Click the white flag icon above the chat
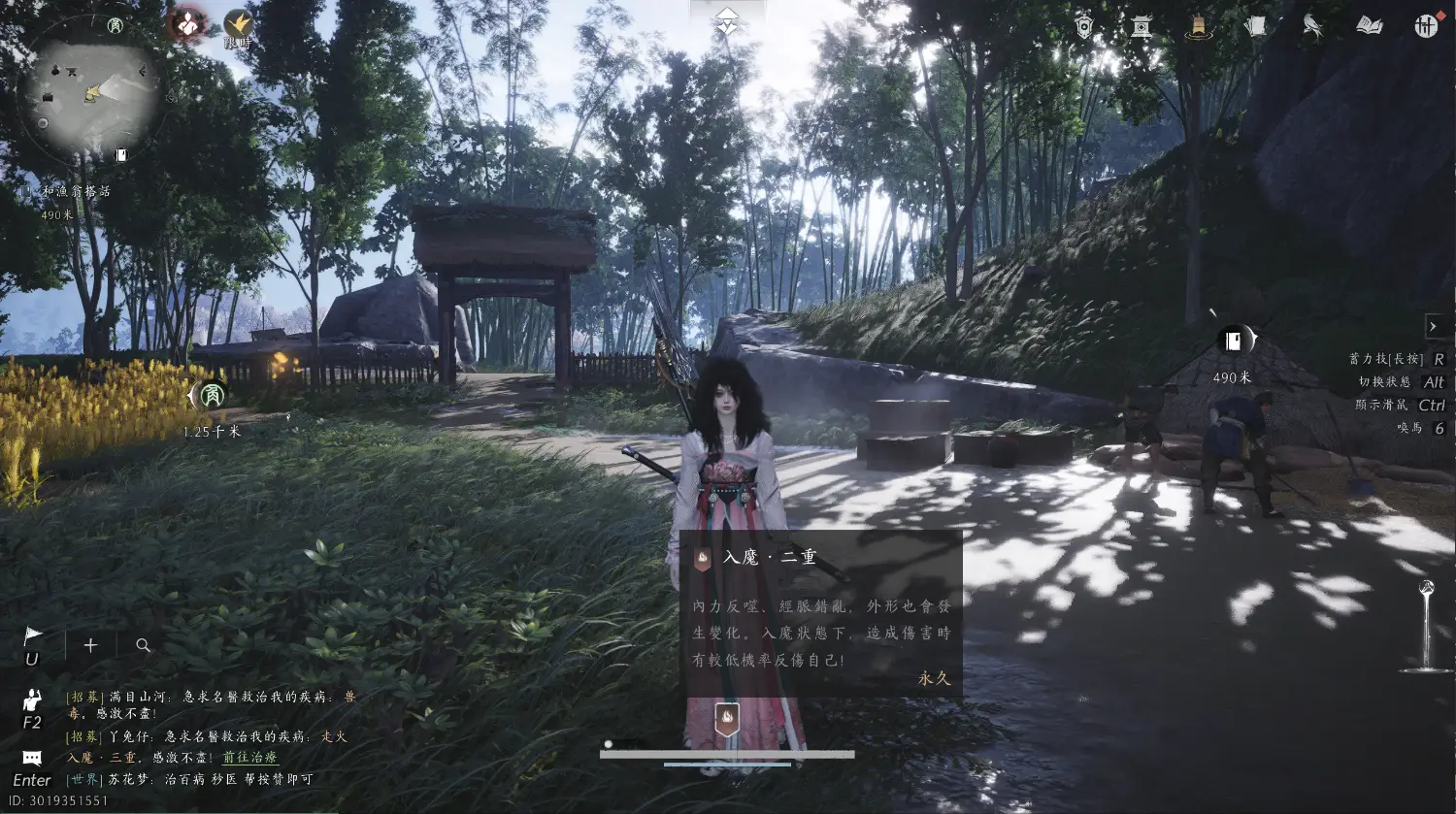 click(32, 636)
